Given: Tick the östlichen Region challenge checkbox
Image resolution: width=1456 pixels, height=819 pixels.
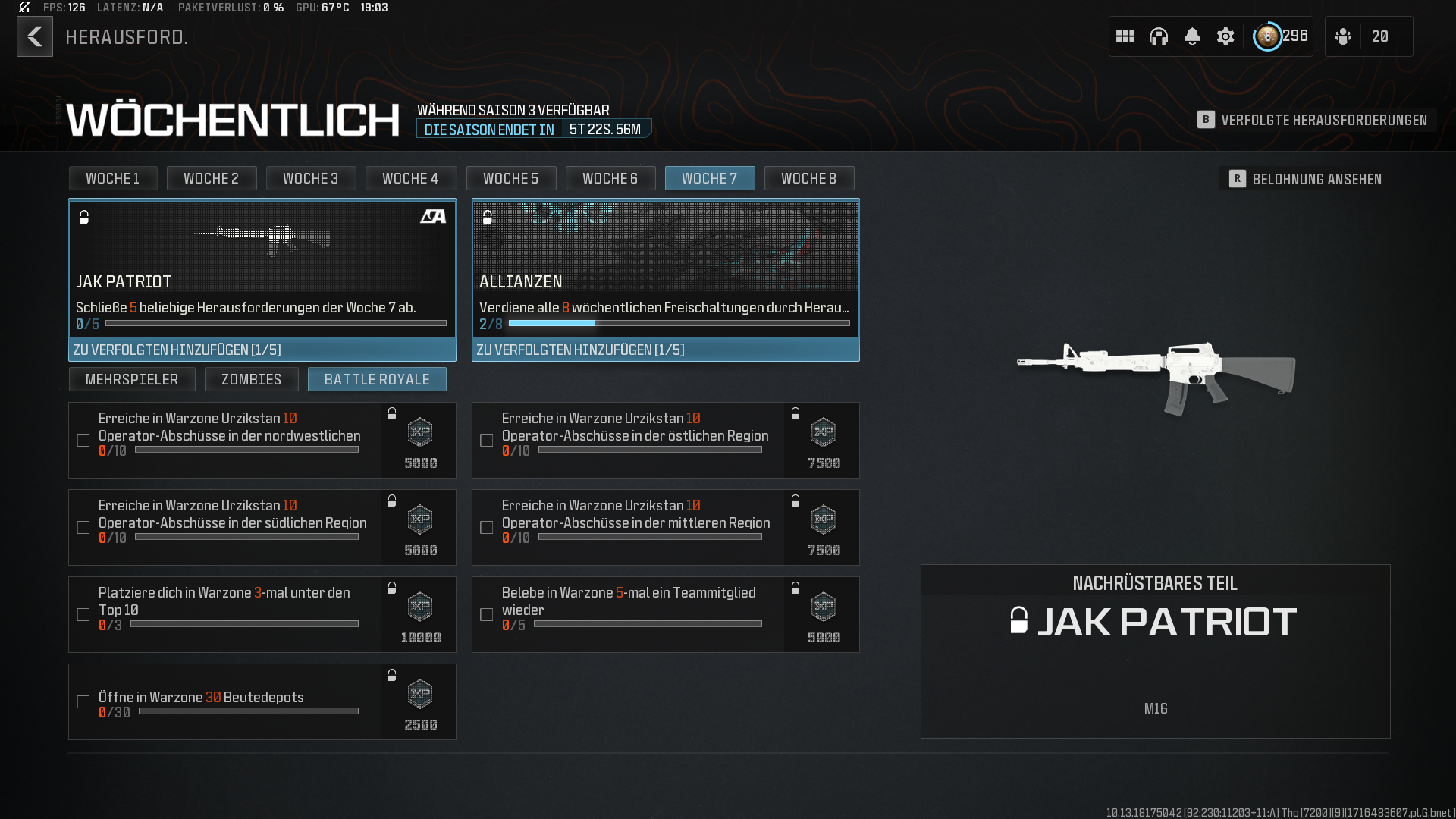Looking at the screenshot, I should pyautogui.click(x=487, y=441).
